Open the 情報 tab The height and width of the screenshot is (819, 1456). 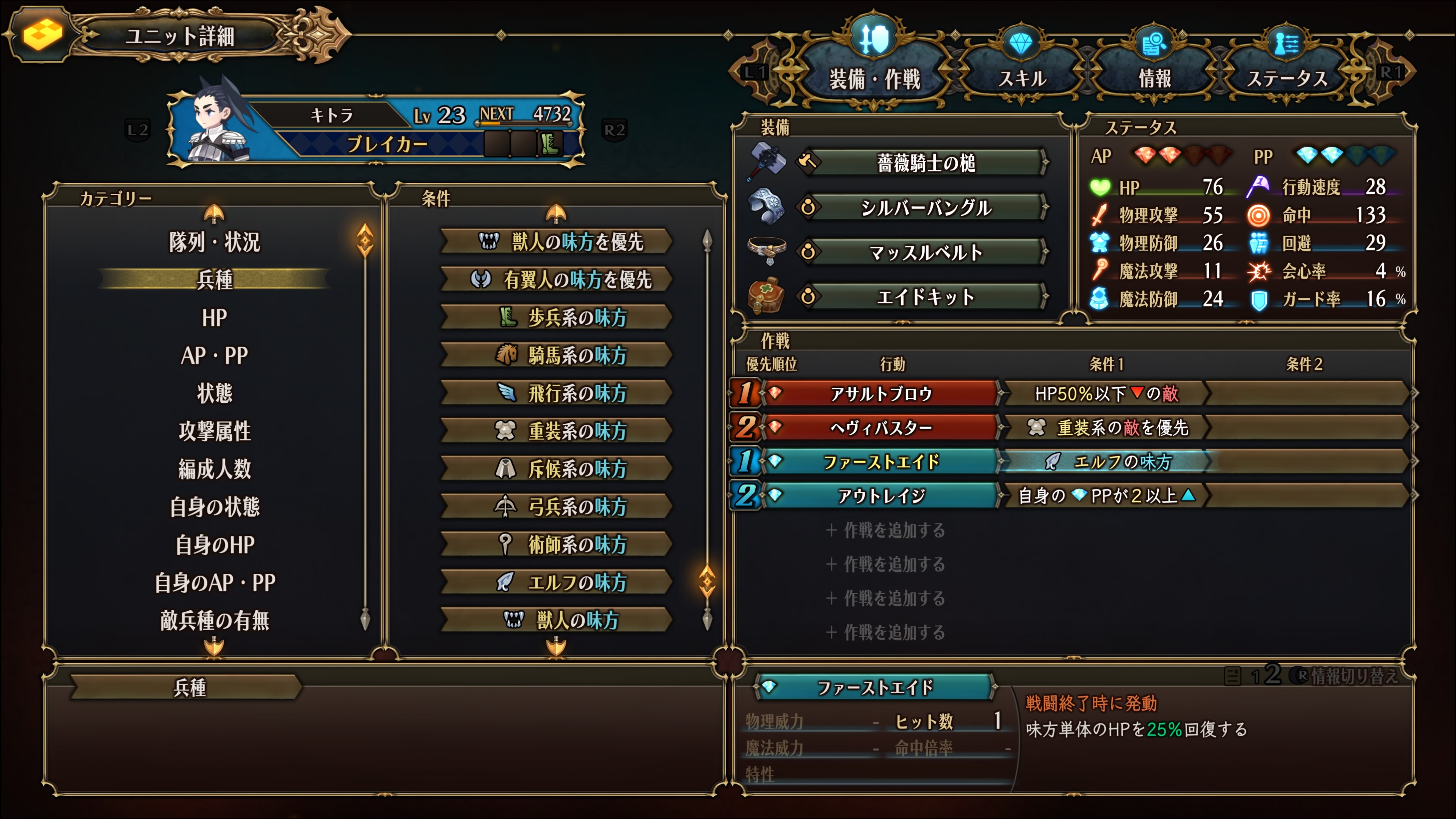pos(1154,78)
